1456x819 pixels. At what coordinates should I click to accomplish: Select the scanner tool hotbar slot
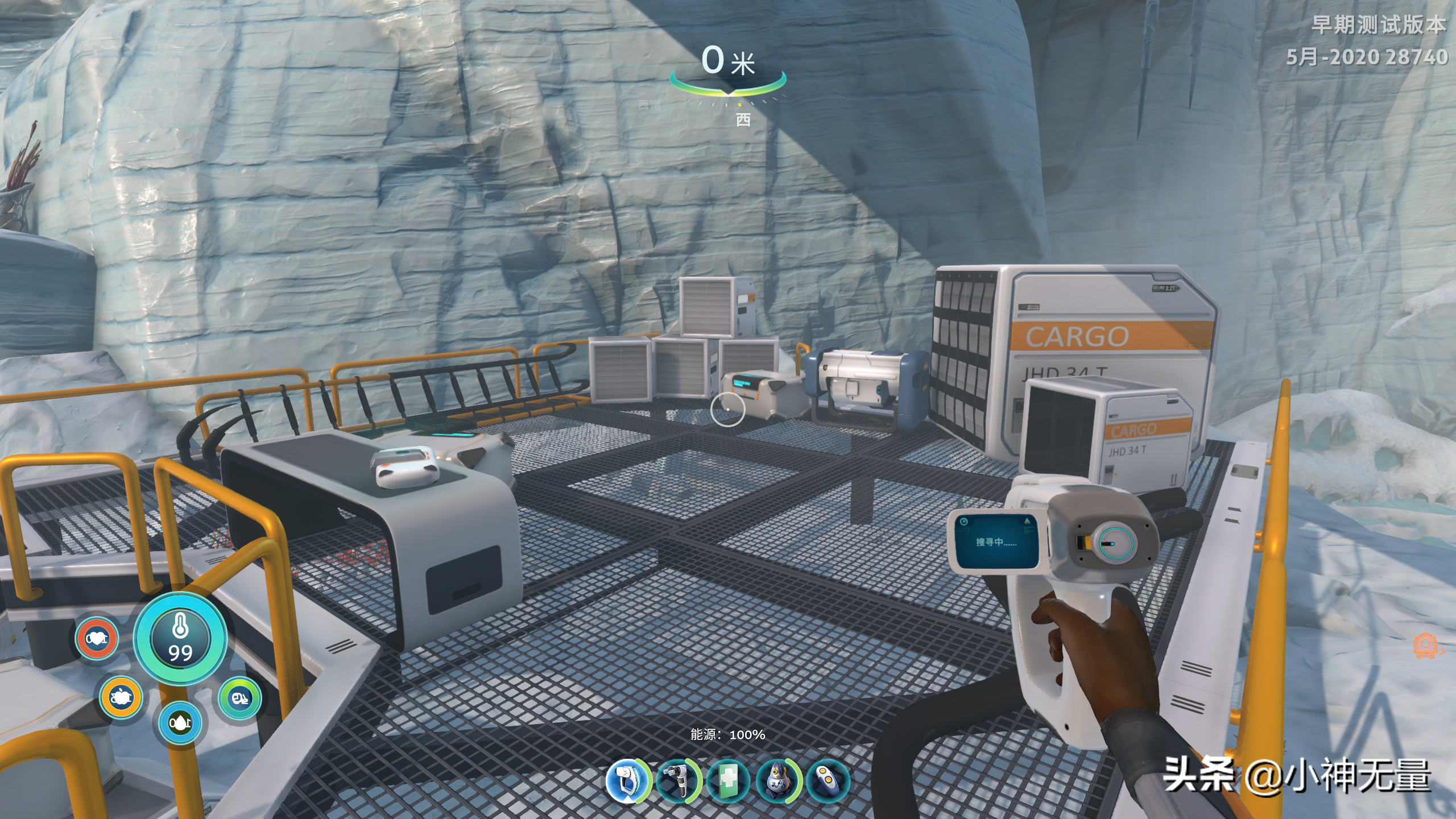click(x=627, y=781)
